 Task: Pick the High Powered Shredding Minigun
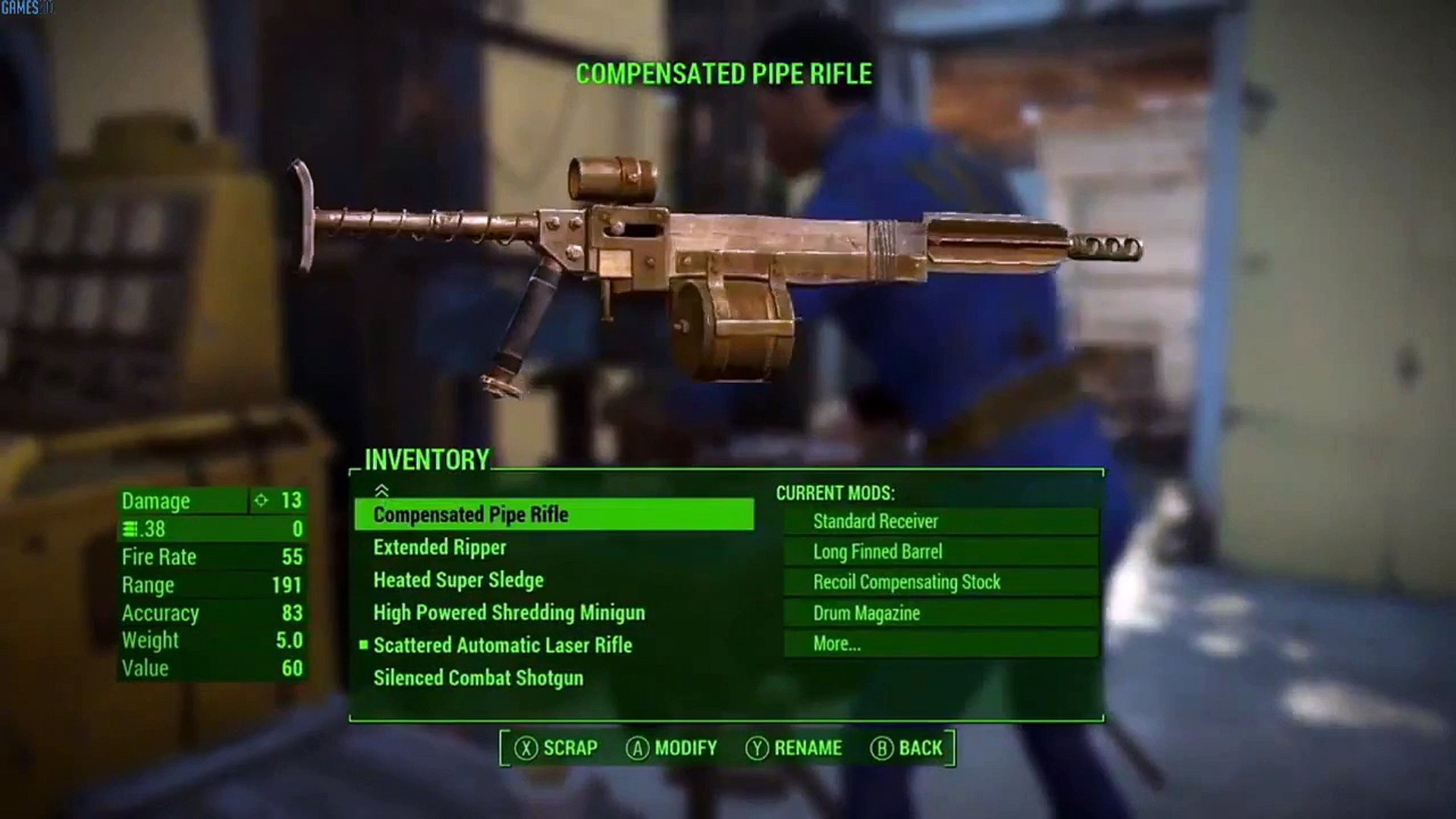pyautogui.click(x=509, y=613)
